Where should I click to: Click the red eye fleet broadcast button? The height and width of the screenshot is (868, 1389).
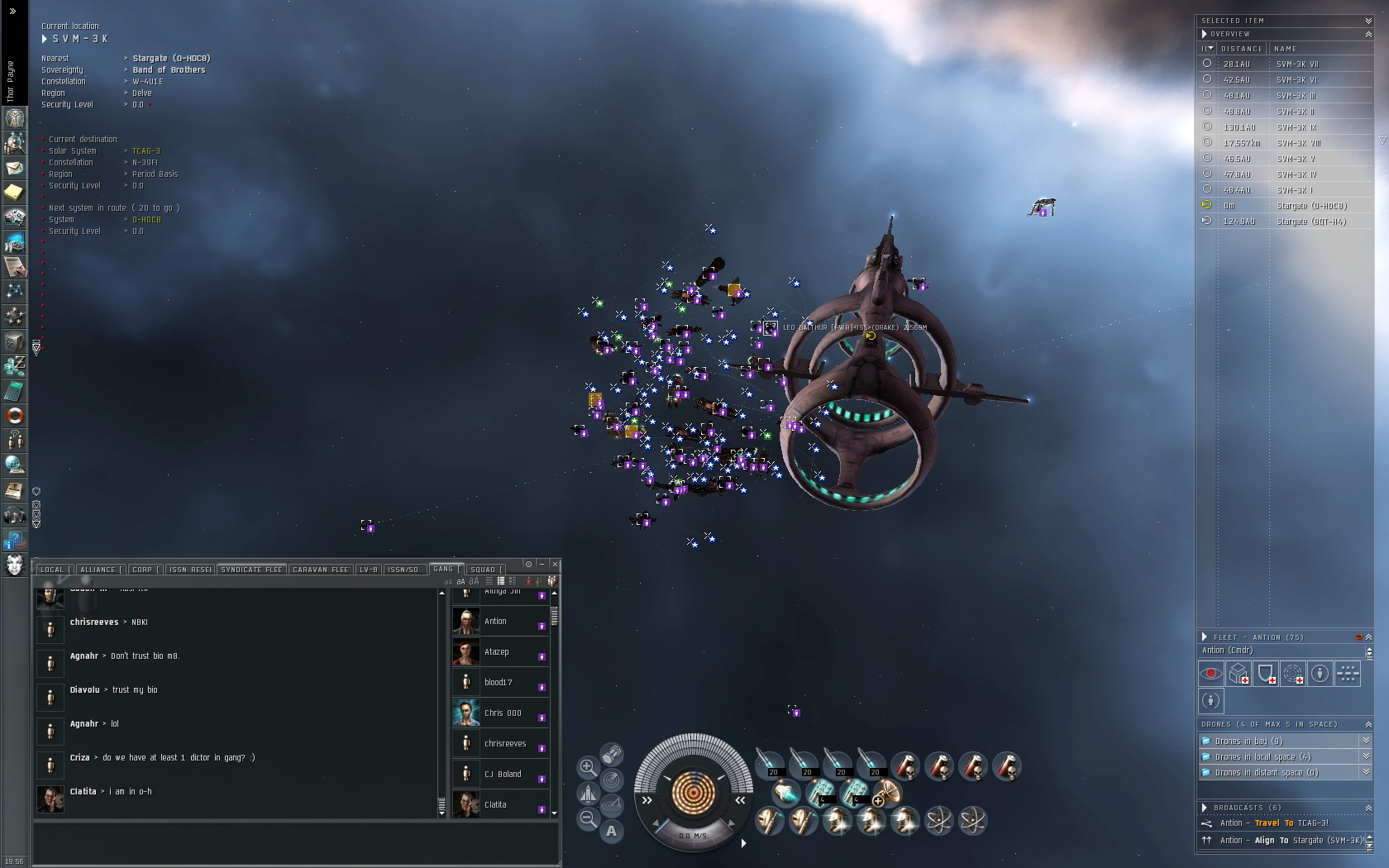point(1211,675)
